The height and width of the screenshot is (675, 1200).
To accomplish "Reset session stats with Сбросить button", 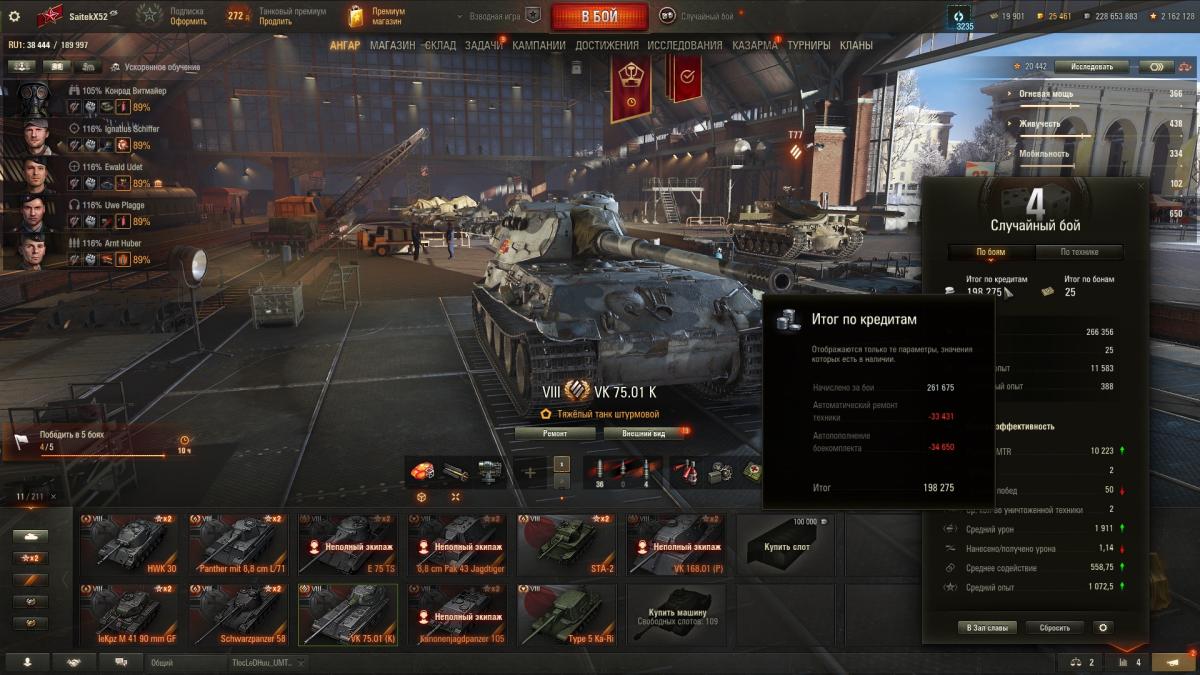I will click(1054, 628).
